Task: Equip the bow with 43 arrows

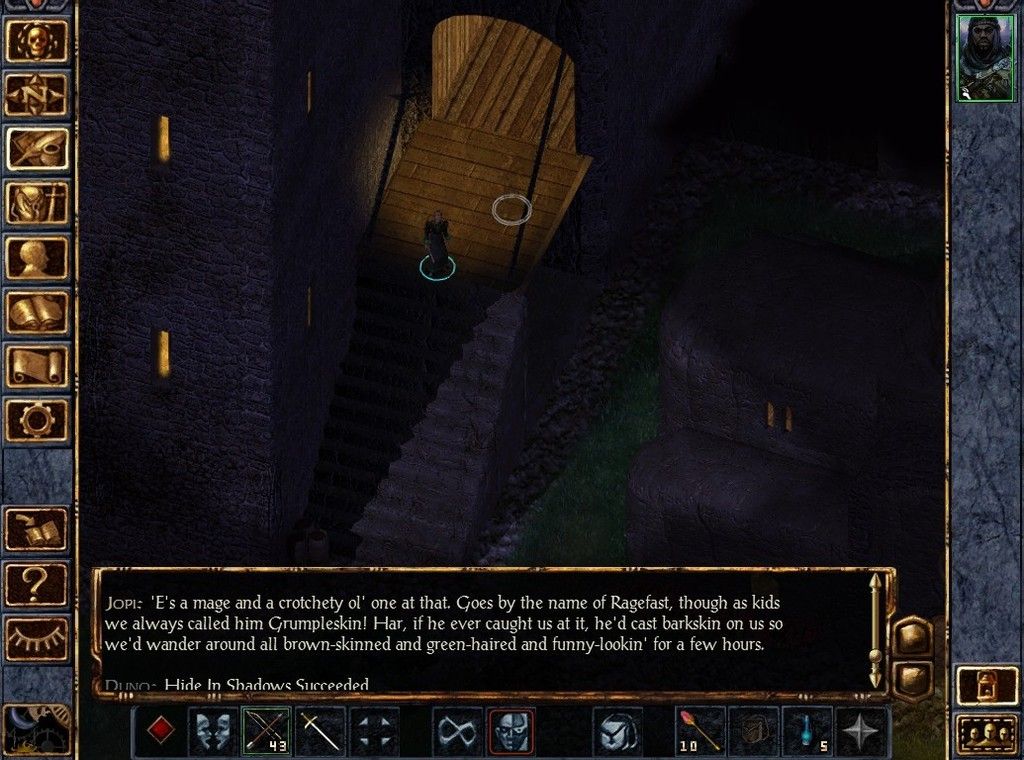Action: coord(266,731)
